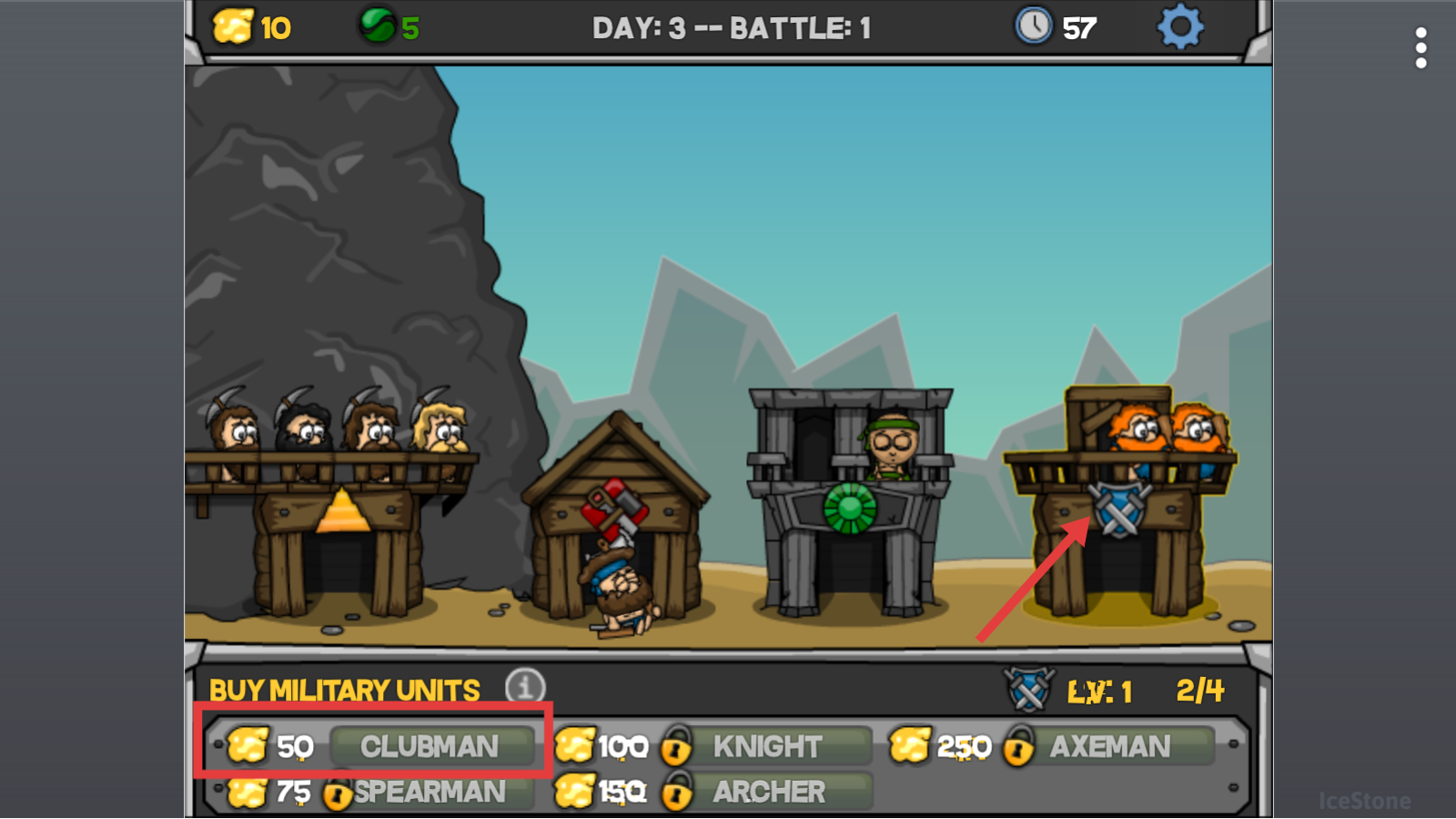The image size is (1456, 819).
Task: Buy a Clubman unit
Action: click(x=430, y=747)
